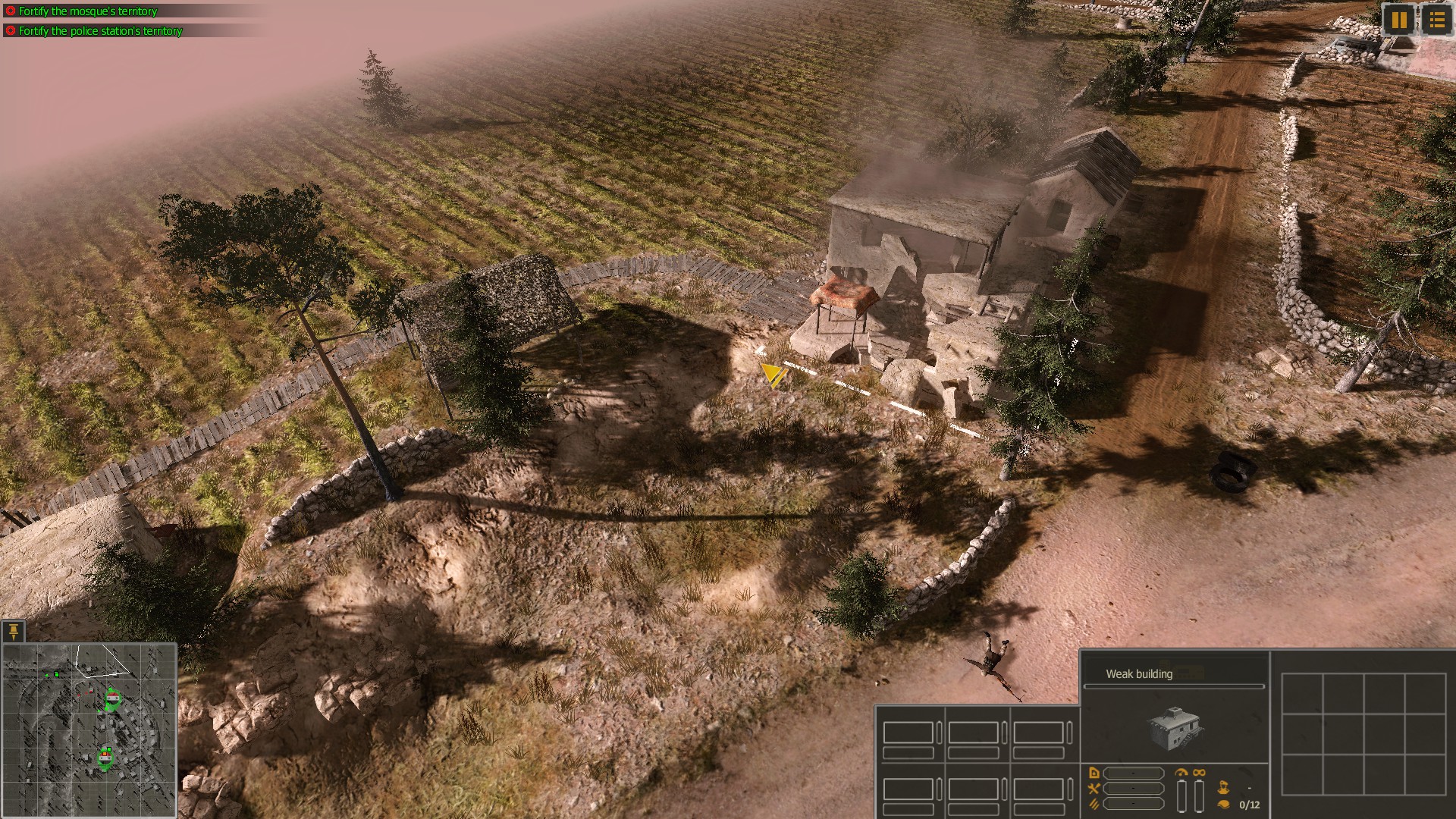This screenshot has width=1456, height=819.
Task: Click the soldier crew icon
Action: tap(1222, 788)
